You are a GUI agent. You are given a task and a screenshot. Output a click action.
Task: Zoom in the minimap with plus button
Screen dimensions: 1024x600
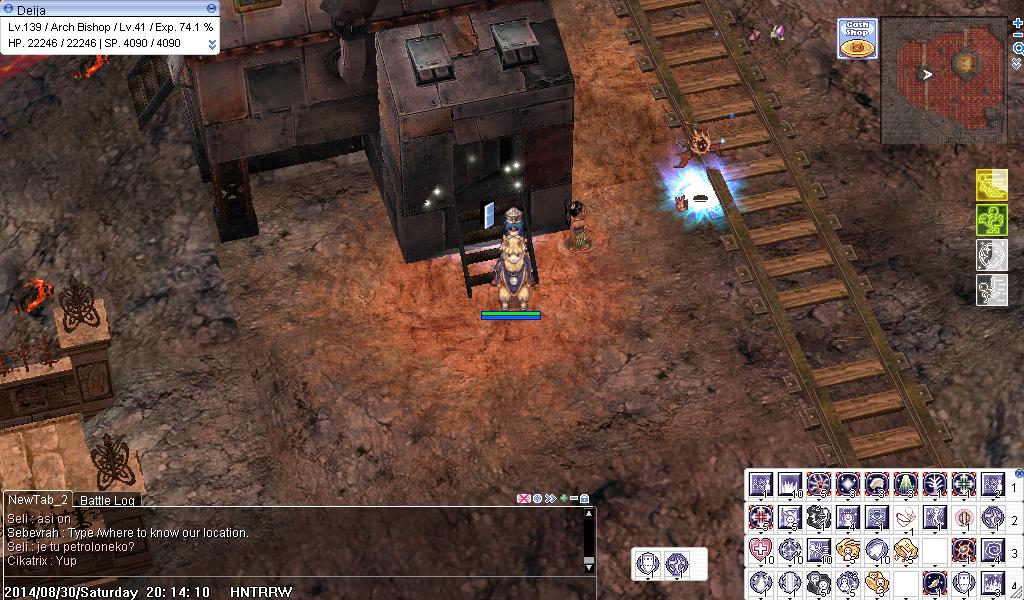[1018, 23]
